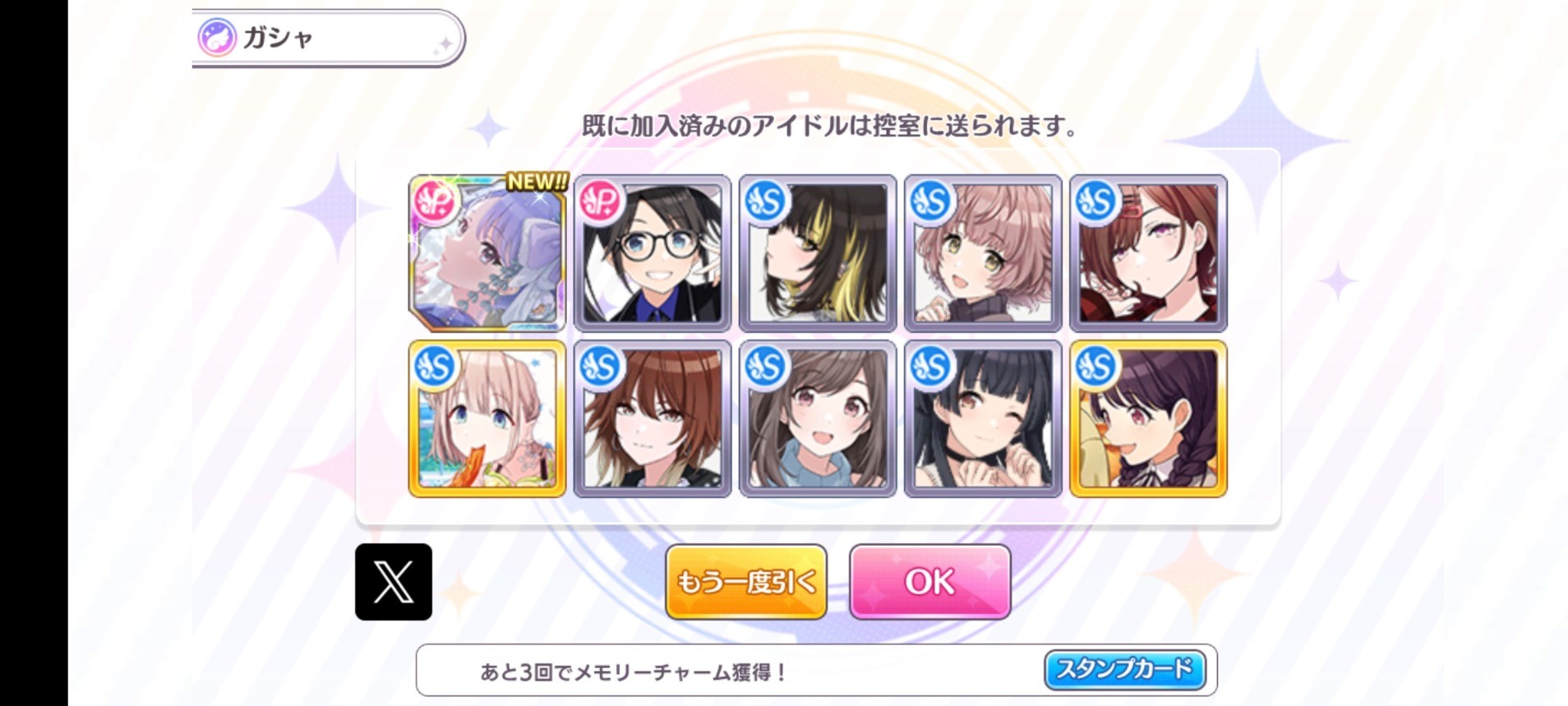
Task: Choose the curly pink-haired idol card
Action: pos(983,253)
